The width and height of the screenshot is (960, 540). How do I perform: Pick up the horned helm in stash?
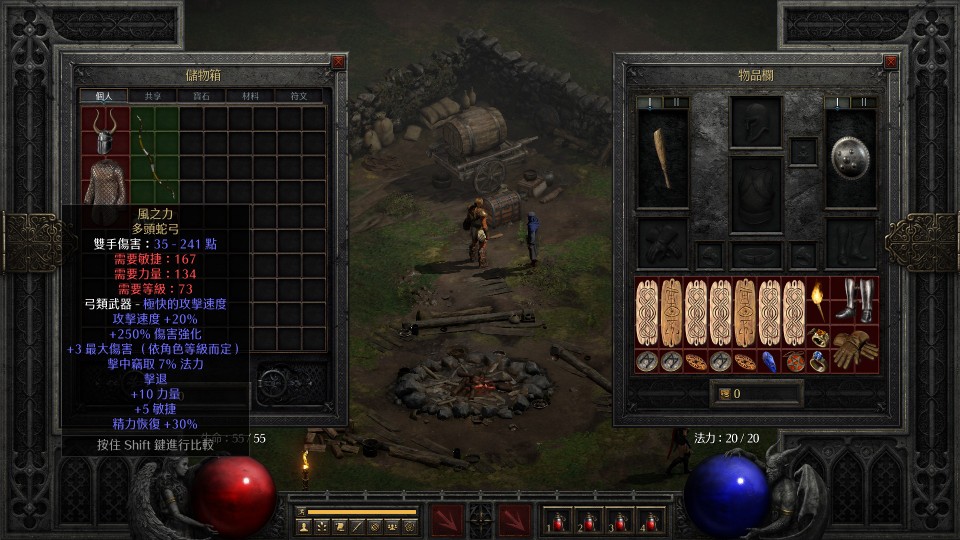pyautogui.click(x=104, y=130)
